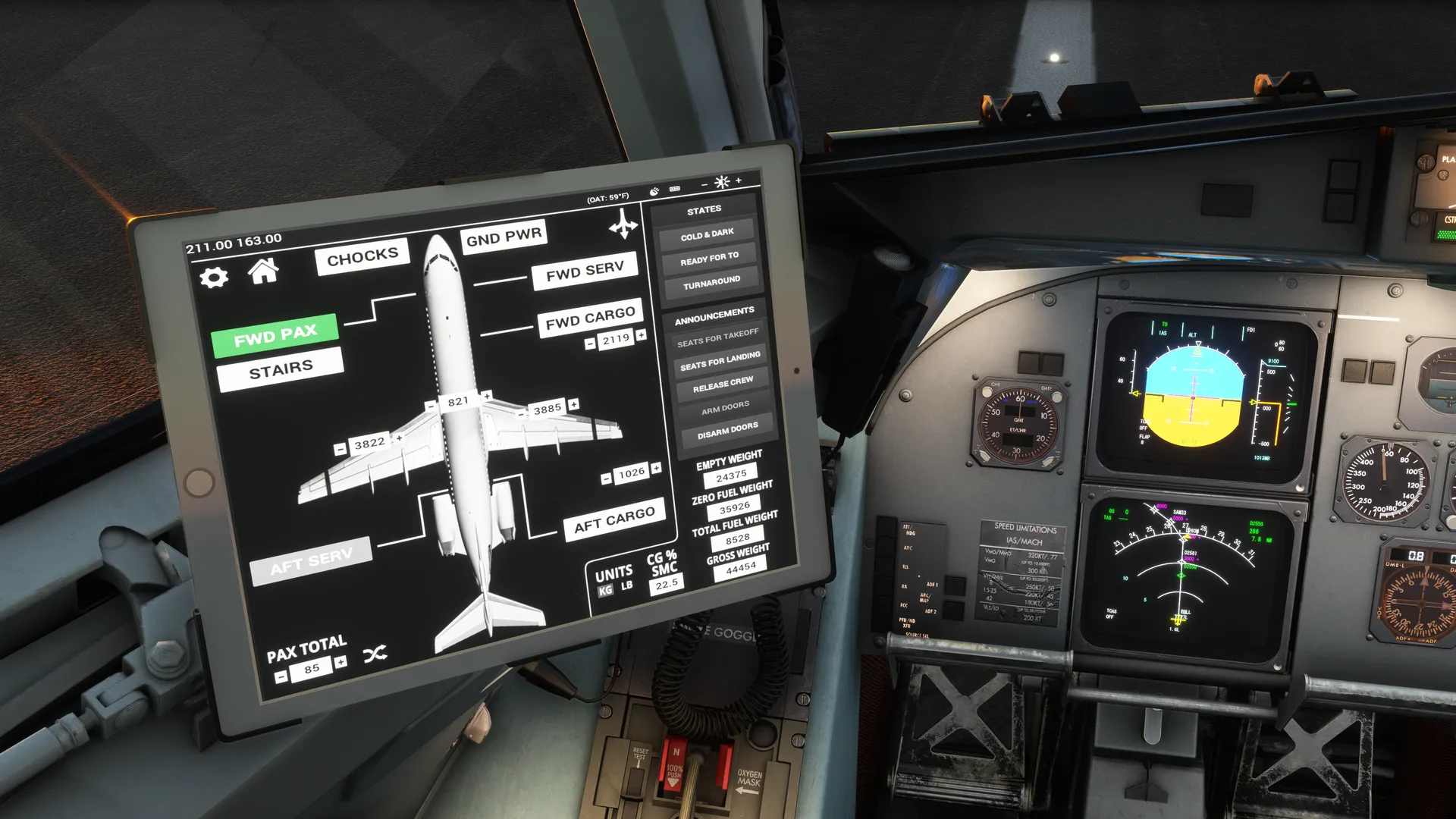Screen dimensions: 1456x819
Task: Toggle the STAIRS button
Action: point(281,370)
